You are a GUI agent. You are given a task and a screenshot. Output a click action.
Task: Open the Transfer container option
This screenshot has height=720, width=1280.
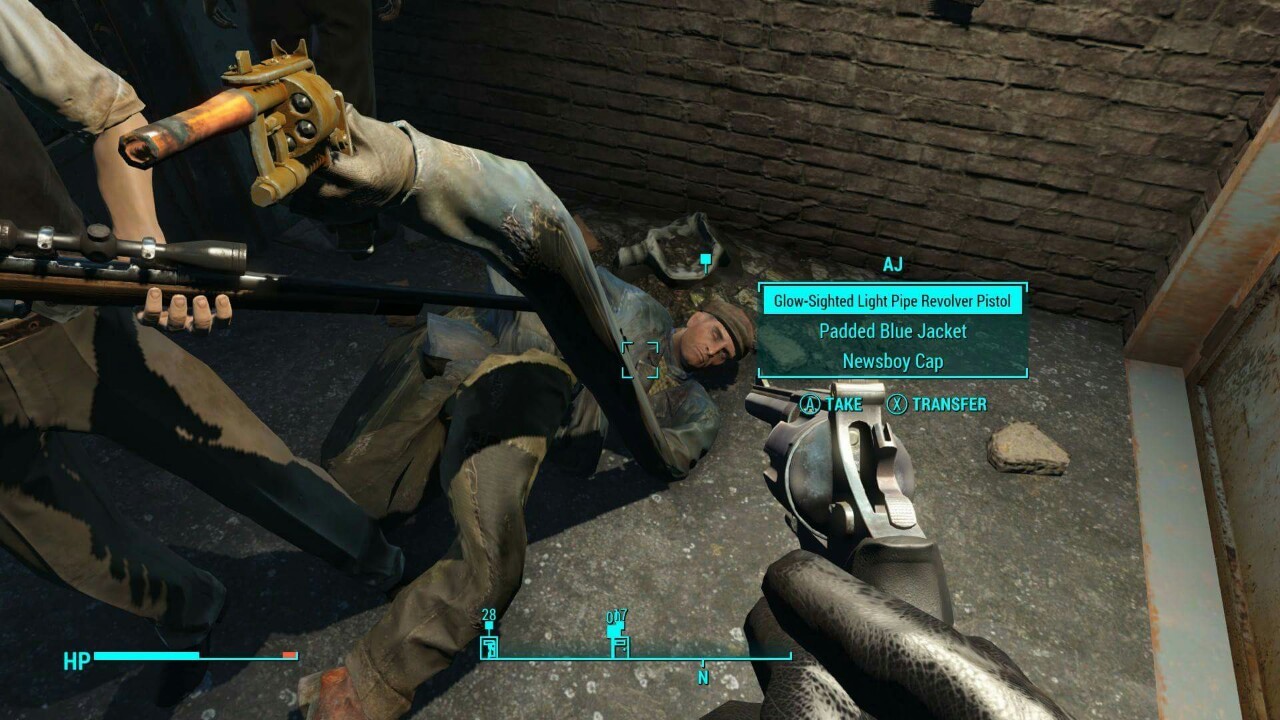click(x=937, y=404)
